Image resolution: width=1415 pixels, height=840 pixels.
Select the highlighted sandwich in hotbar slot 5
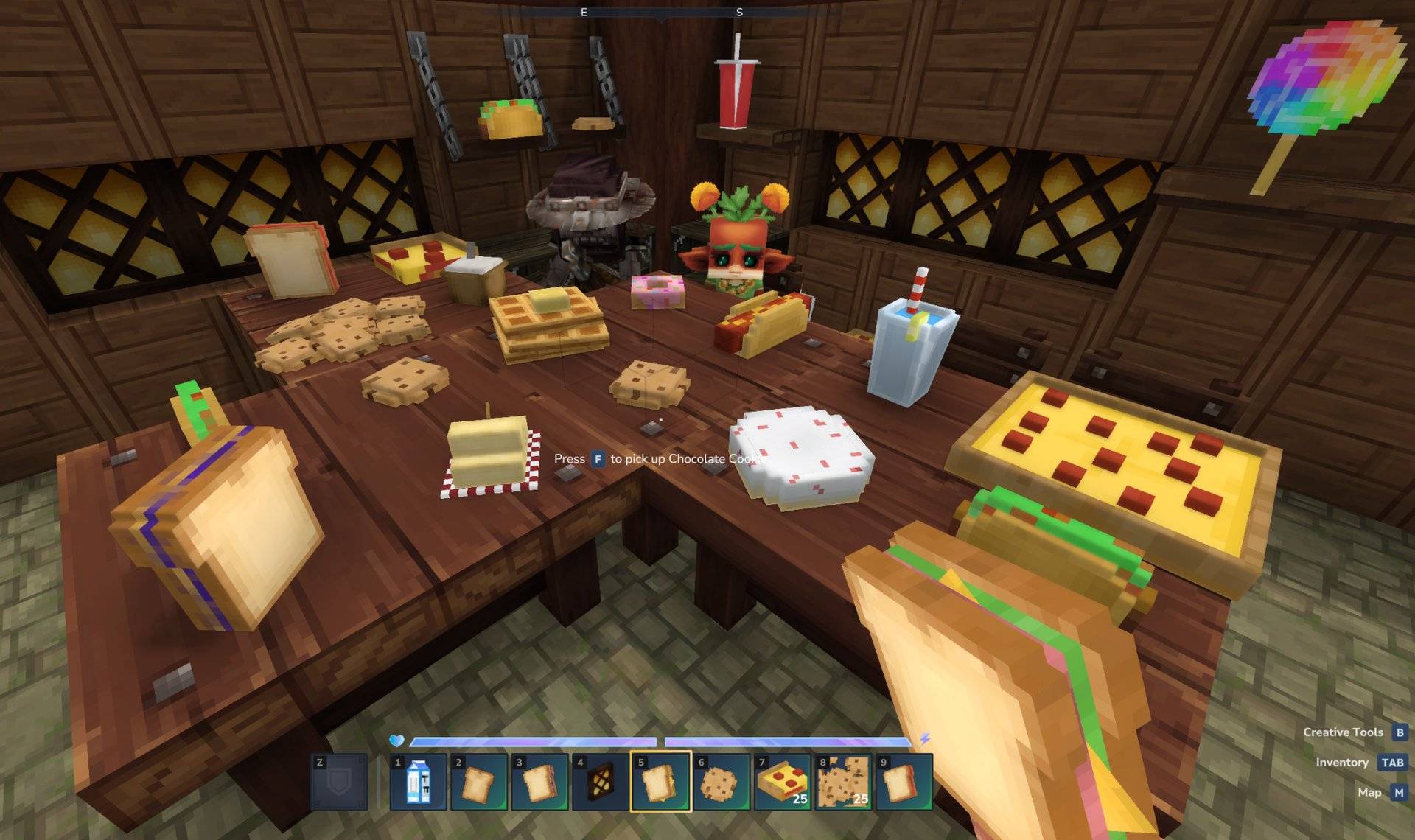pyautogui.click(x=660, y=782)
